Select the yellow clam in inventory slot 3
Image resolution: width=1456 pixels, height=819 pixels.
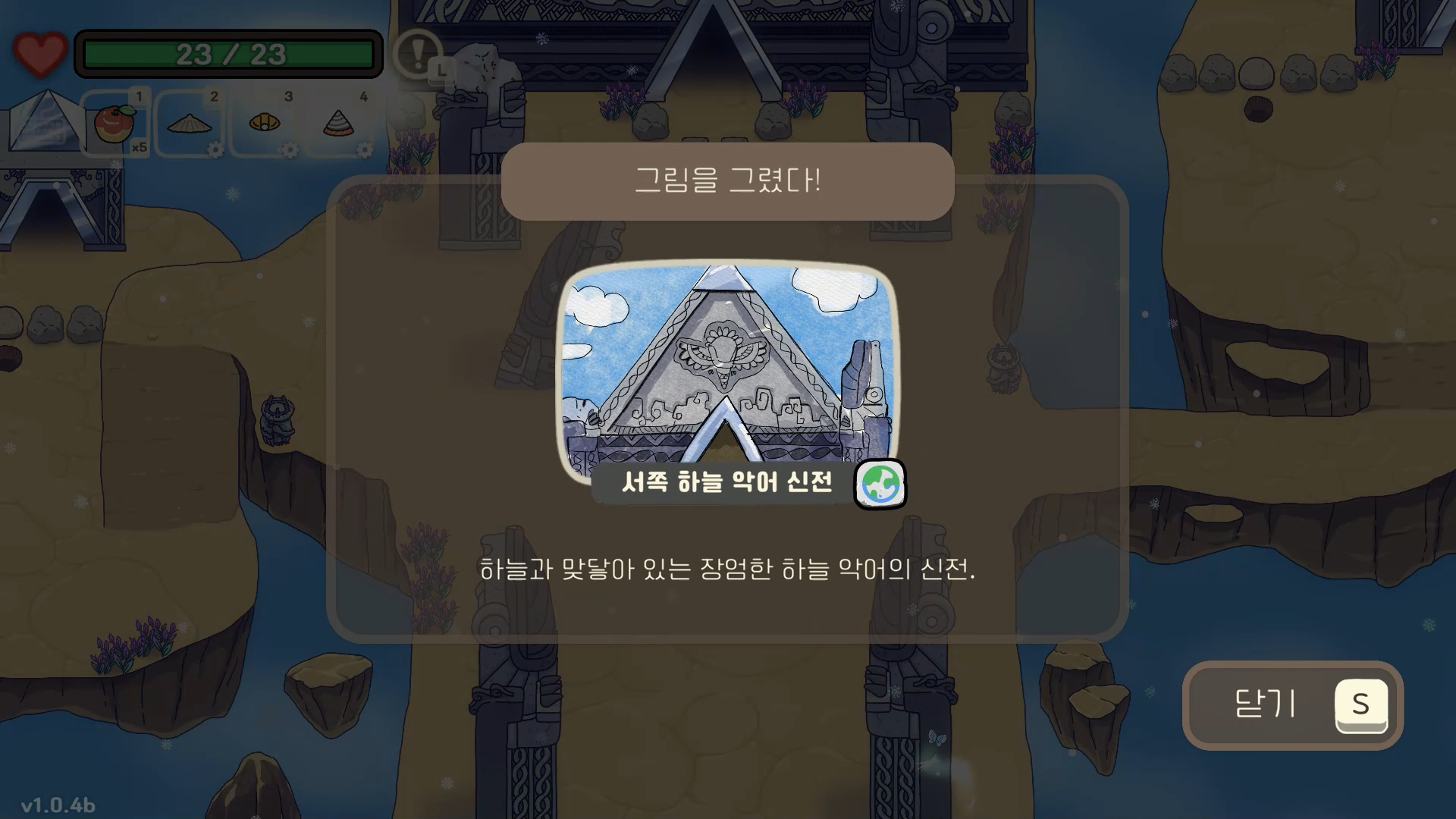click(x=265, y=124)
